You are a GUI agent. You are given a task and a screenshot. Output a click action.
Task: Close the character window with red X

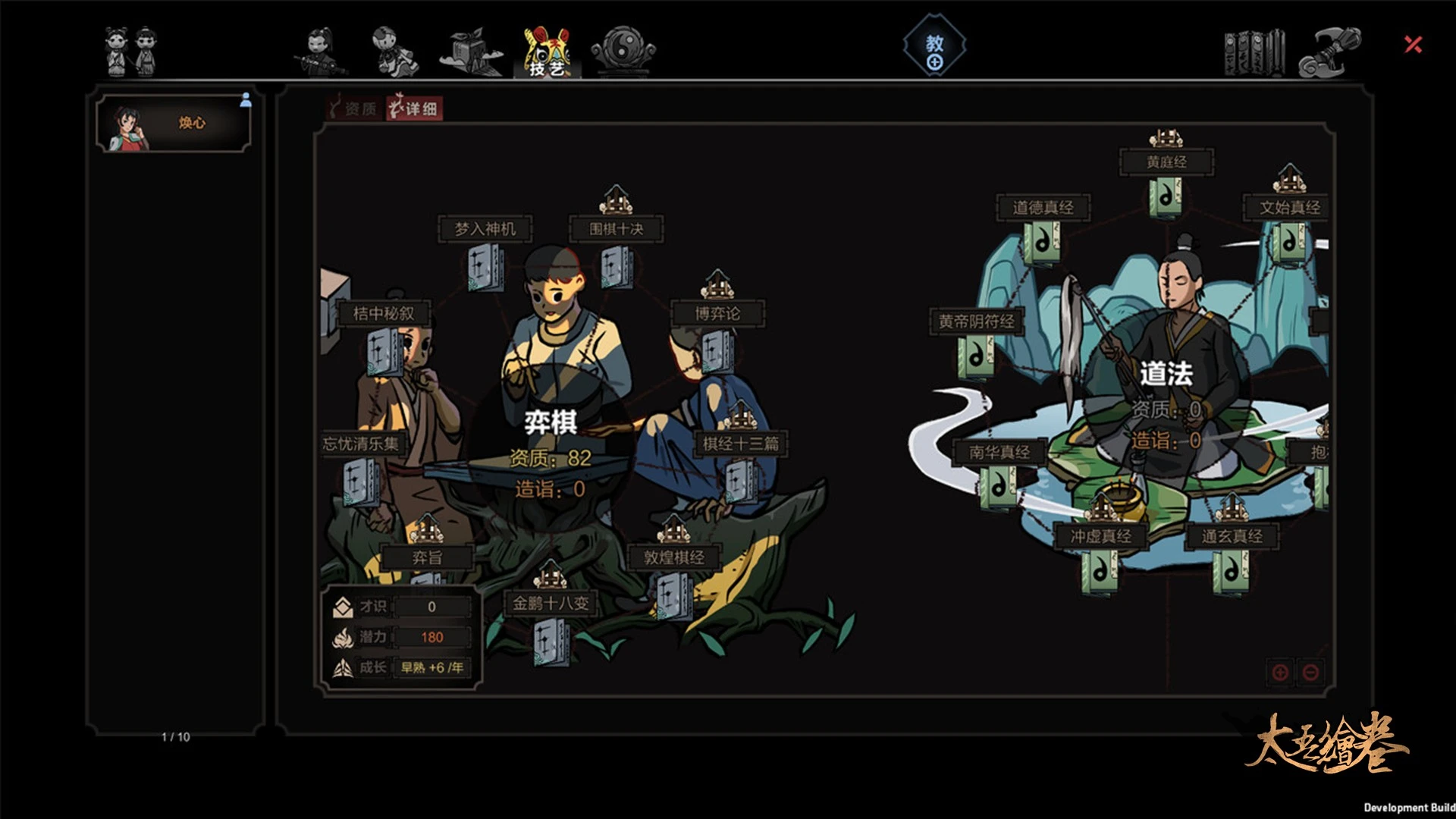pyautogui.click(x=1413, y=45)
